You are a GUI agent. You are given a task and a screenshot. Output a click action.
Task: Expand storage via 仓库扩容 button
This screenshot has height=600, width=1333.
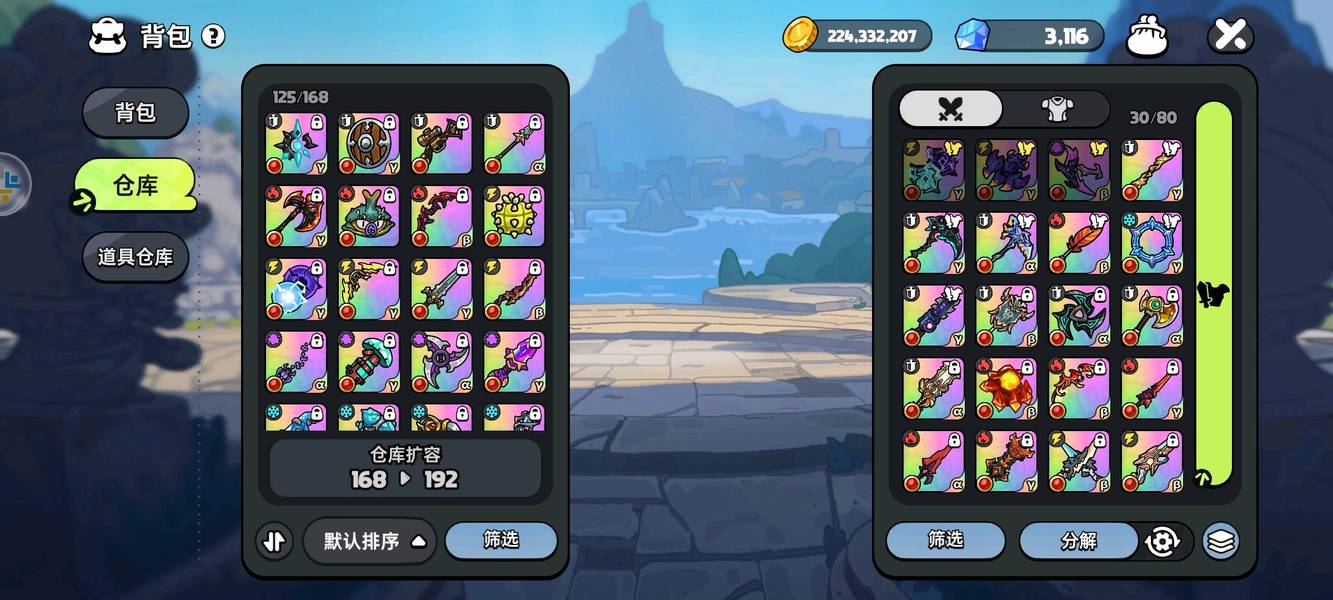click(405, 468)
